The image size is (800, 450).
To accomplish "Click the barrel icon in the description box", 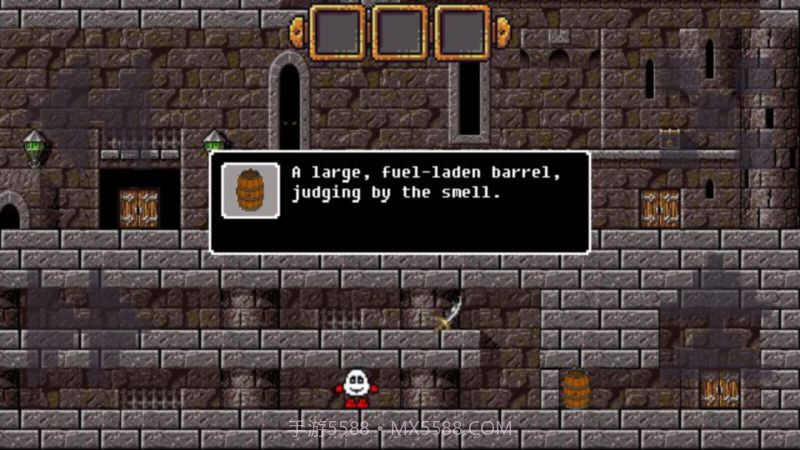I will 250,190.
